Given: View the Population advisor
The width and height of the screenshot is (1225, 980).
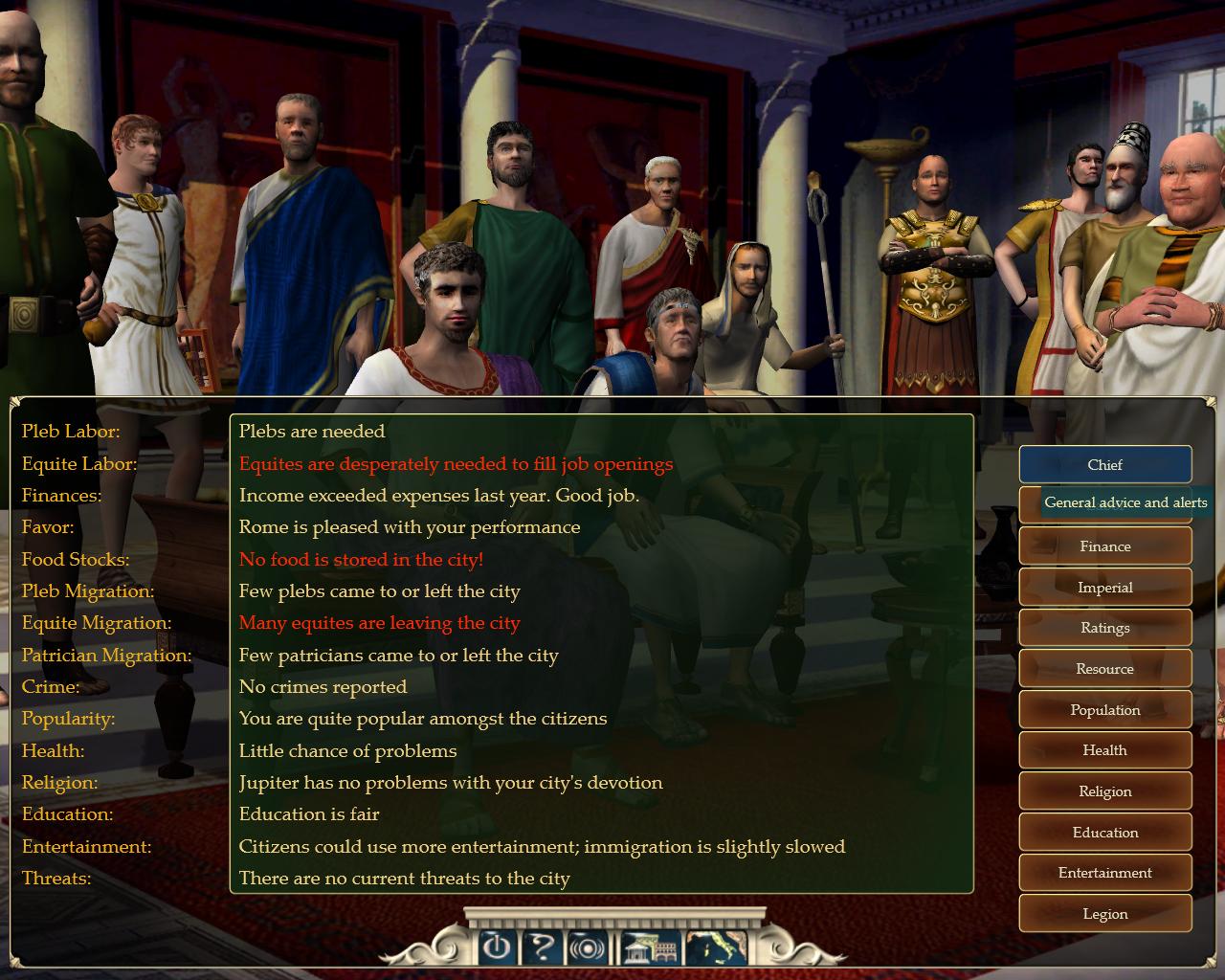Looking at the screenshot, I should 1104,710.
